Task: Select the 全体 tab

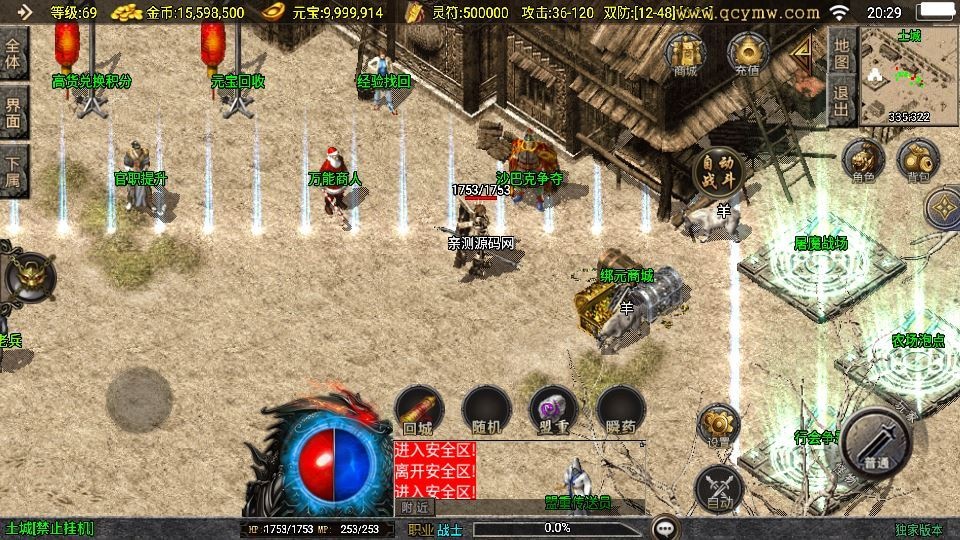Action: [x=13, y=54]
